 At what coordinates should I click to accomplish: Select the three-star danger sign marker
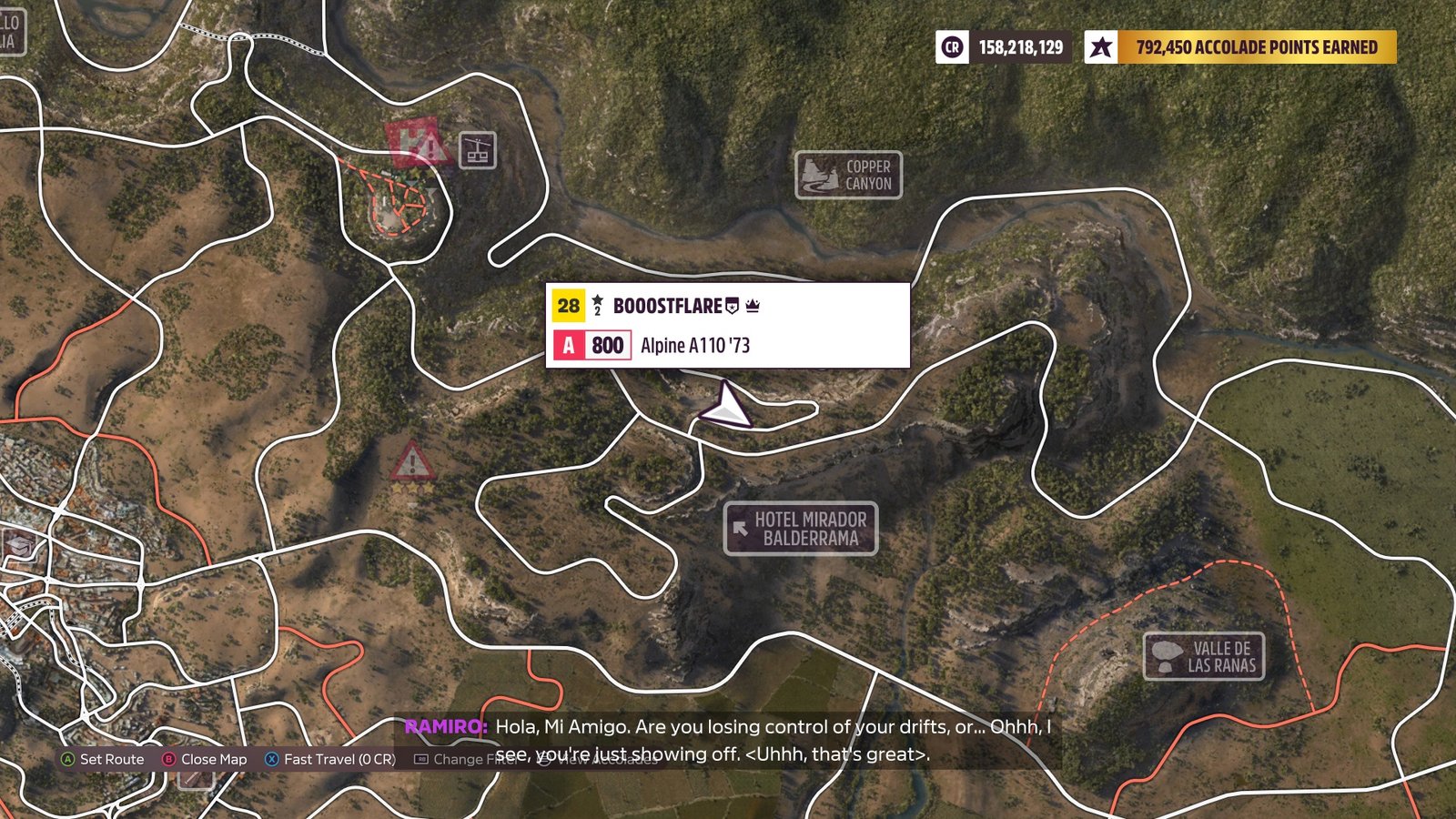click(x=411, y=466)
